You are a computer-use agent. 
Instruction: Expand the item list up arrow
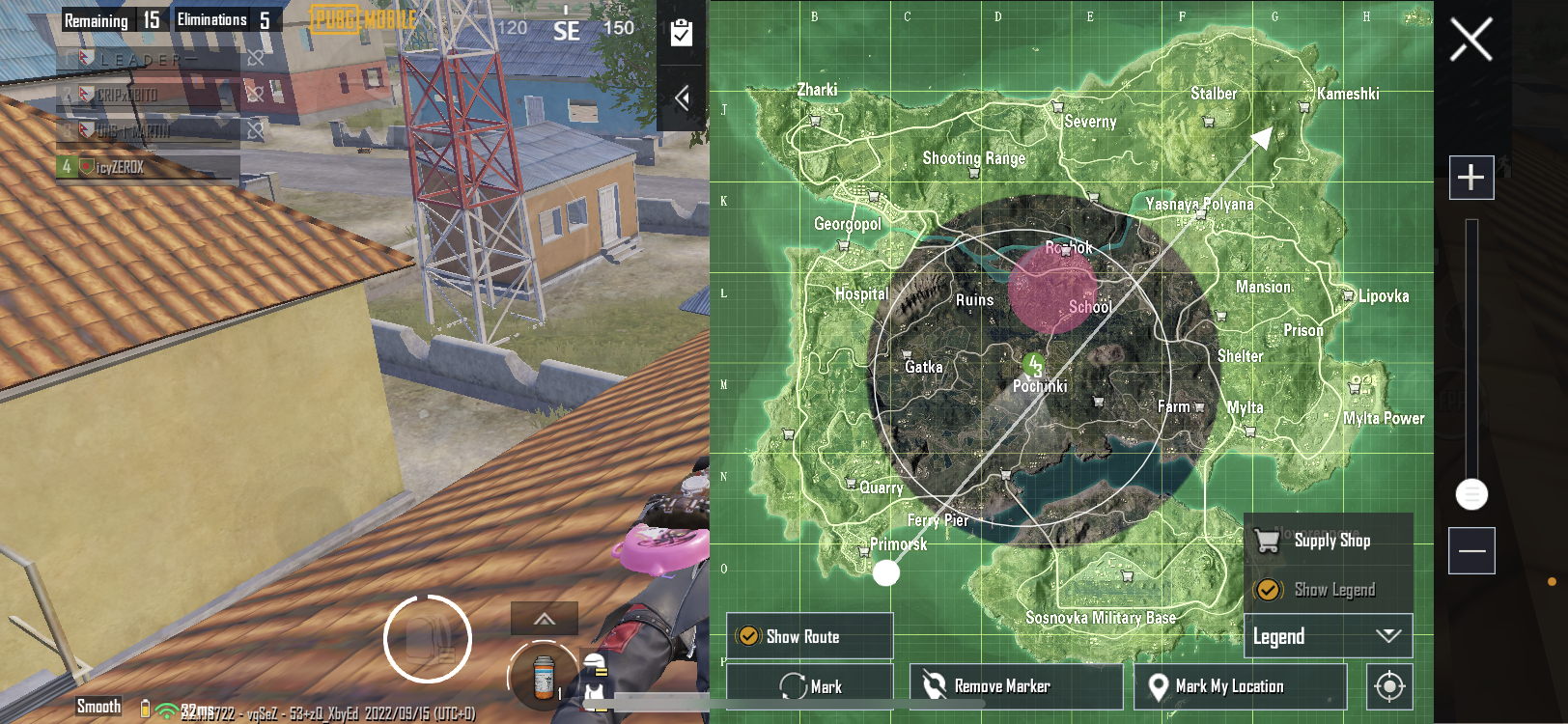[x=545, y=619]
